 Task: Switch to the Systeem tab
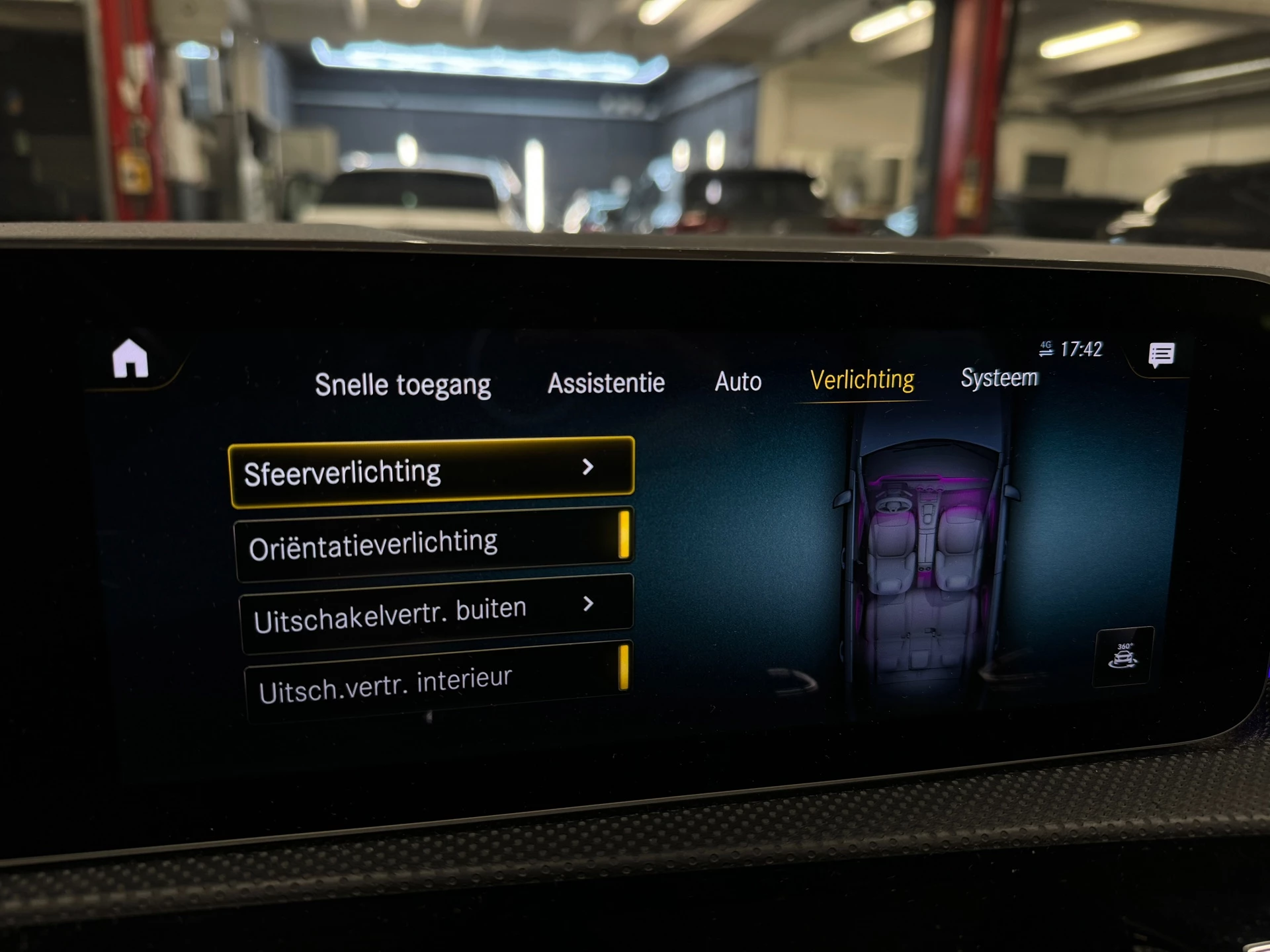click(999, 379)
